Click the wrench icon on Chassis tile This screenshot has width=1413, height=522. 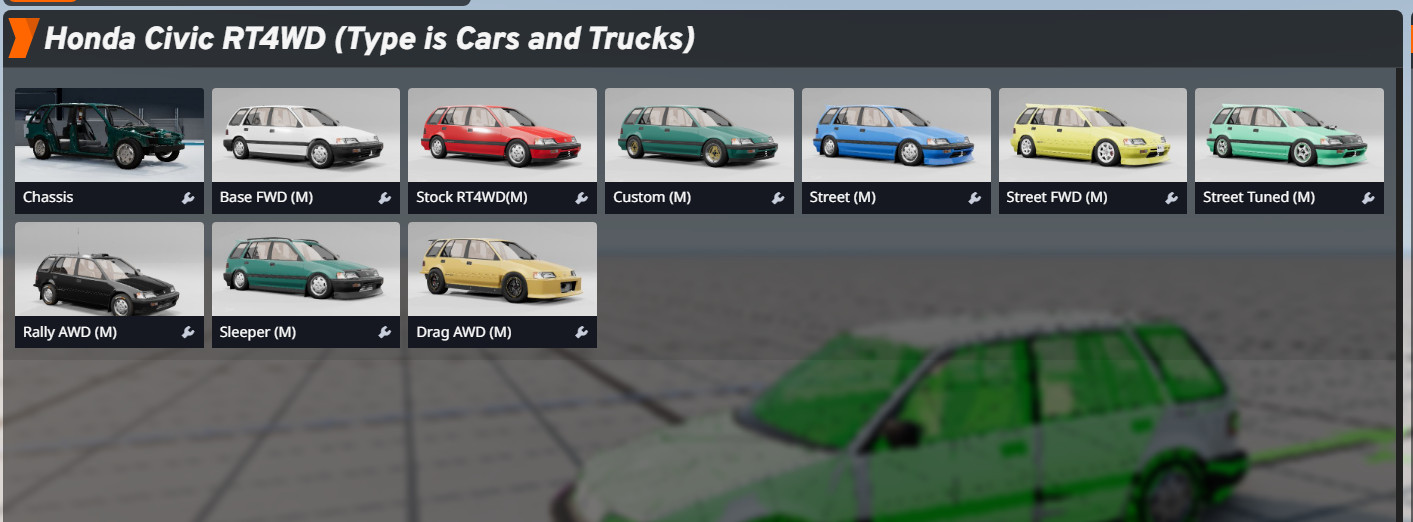coord(188,198)
